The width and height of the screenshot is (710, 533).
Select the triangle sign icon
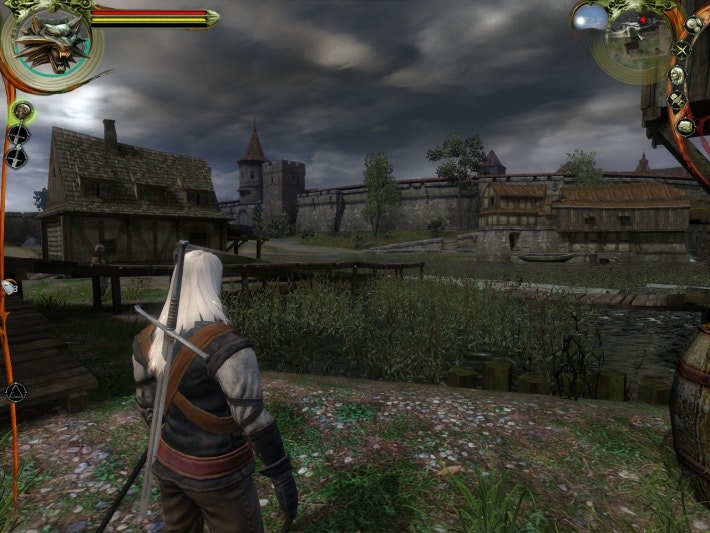pyautogui.click(x=15, y=392)
